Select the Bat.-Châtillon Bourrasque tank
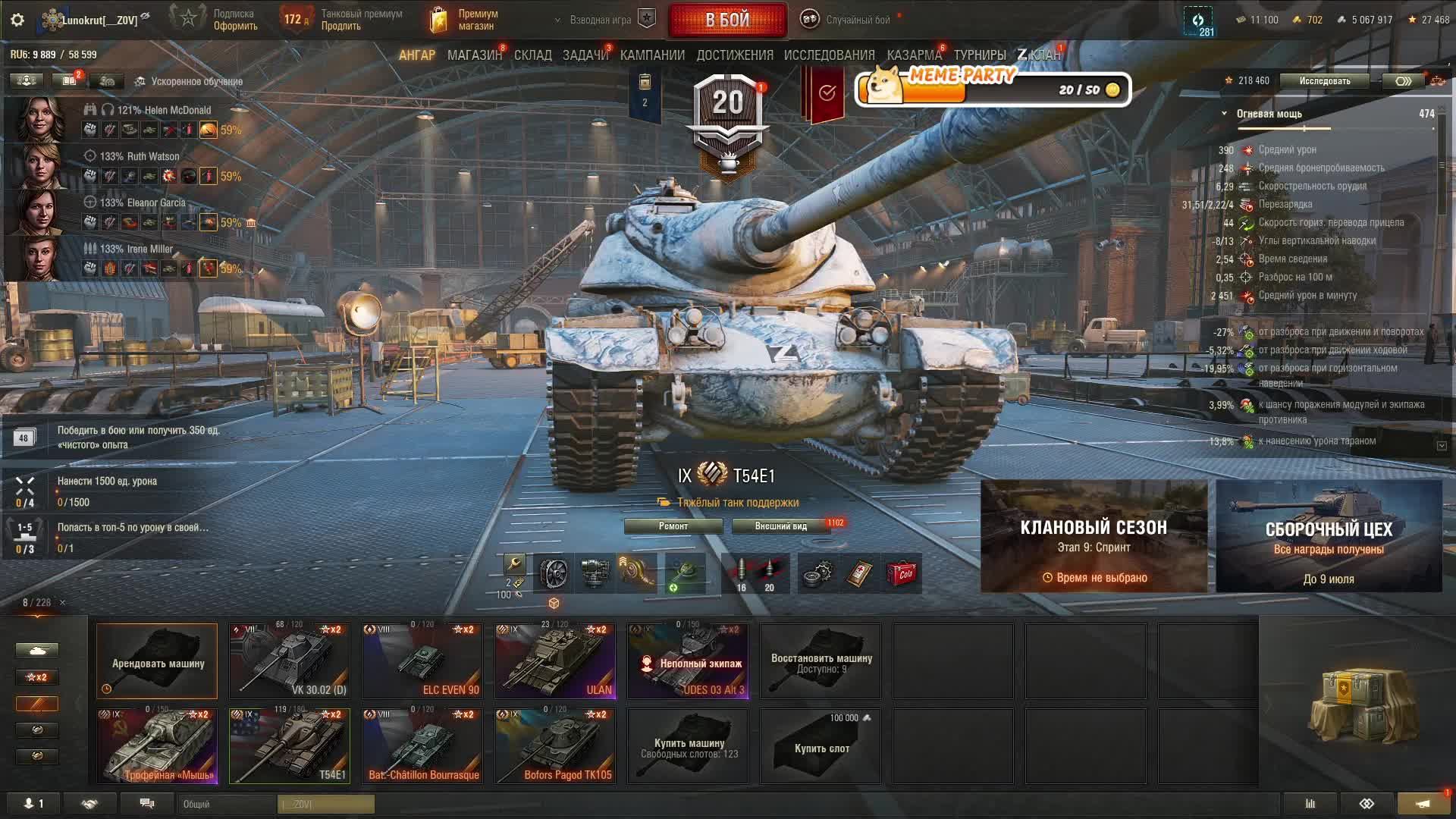 tap(422, 745)
